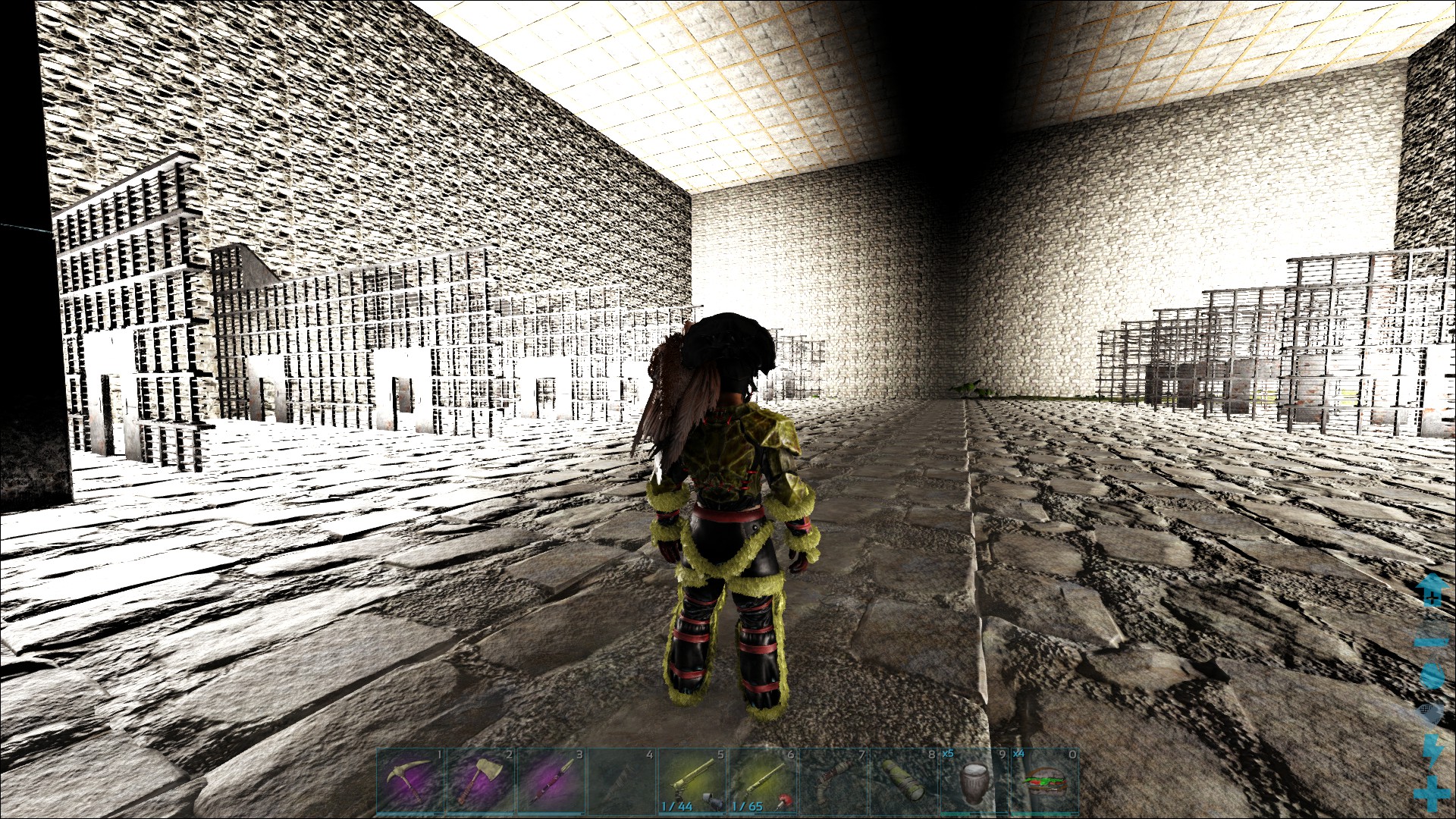Select the pickaxe in hotbar slot 1
The height and width of the screenshot is (819, 1456).
coord(410,781)
